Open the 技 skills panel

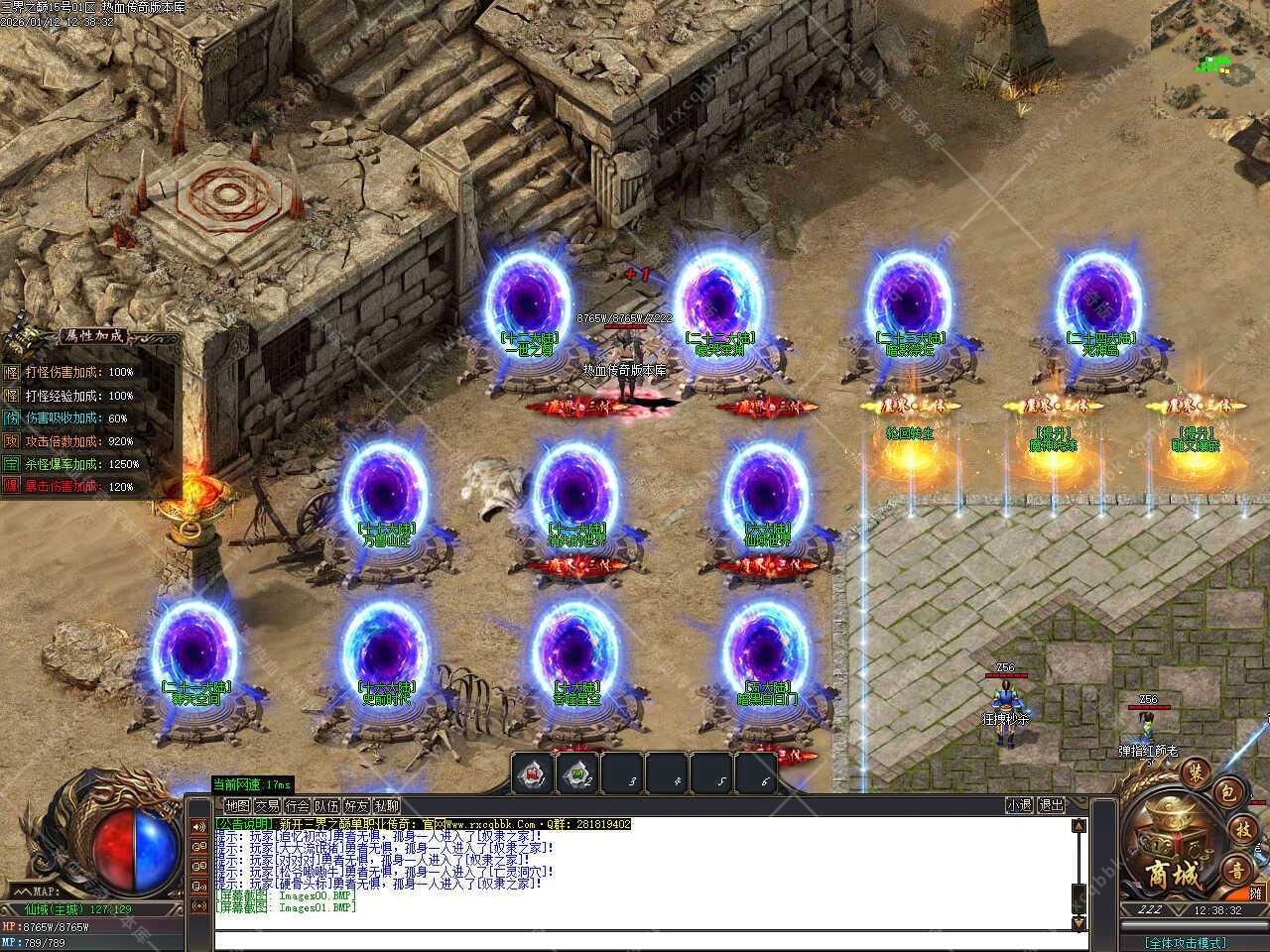(1241, 829)
